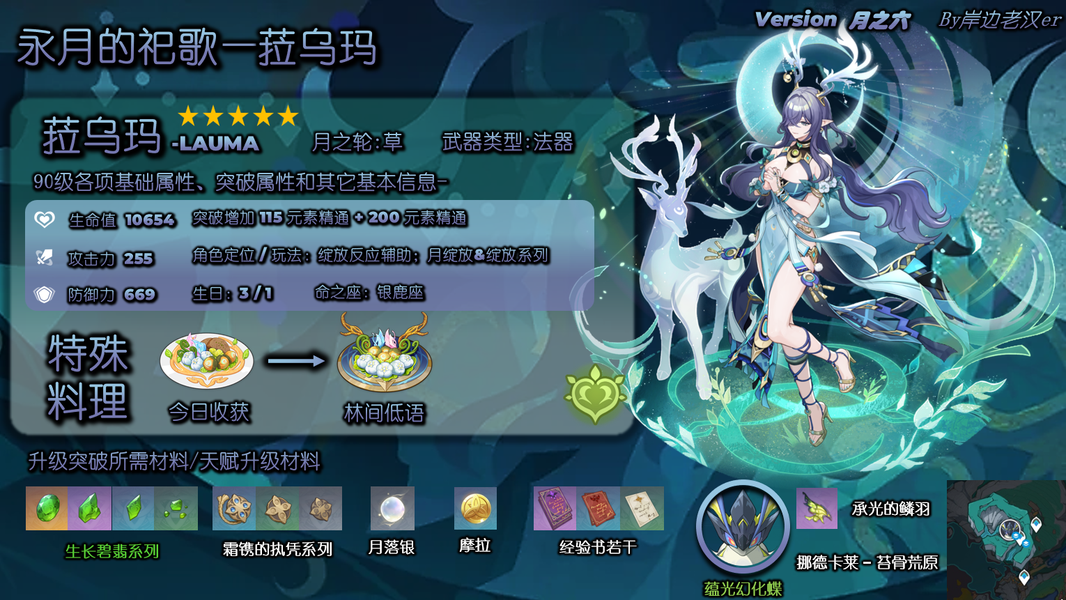This screenshot has height=600, width=1066.
Task: Select the 承光的鳞羽 feather material
Action: (817, 509)
